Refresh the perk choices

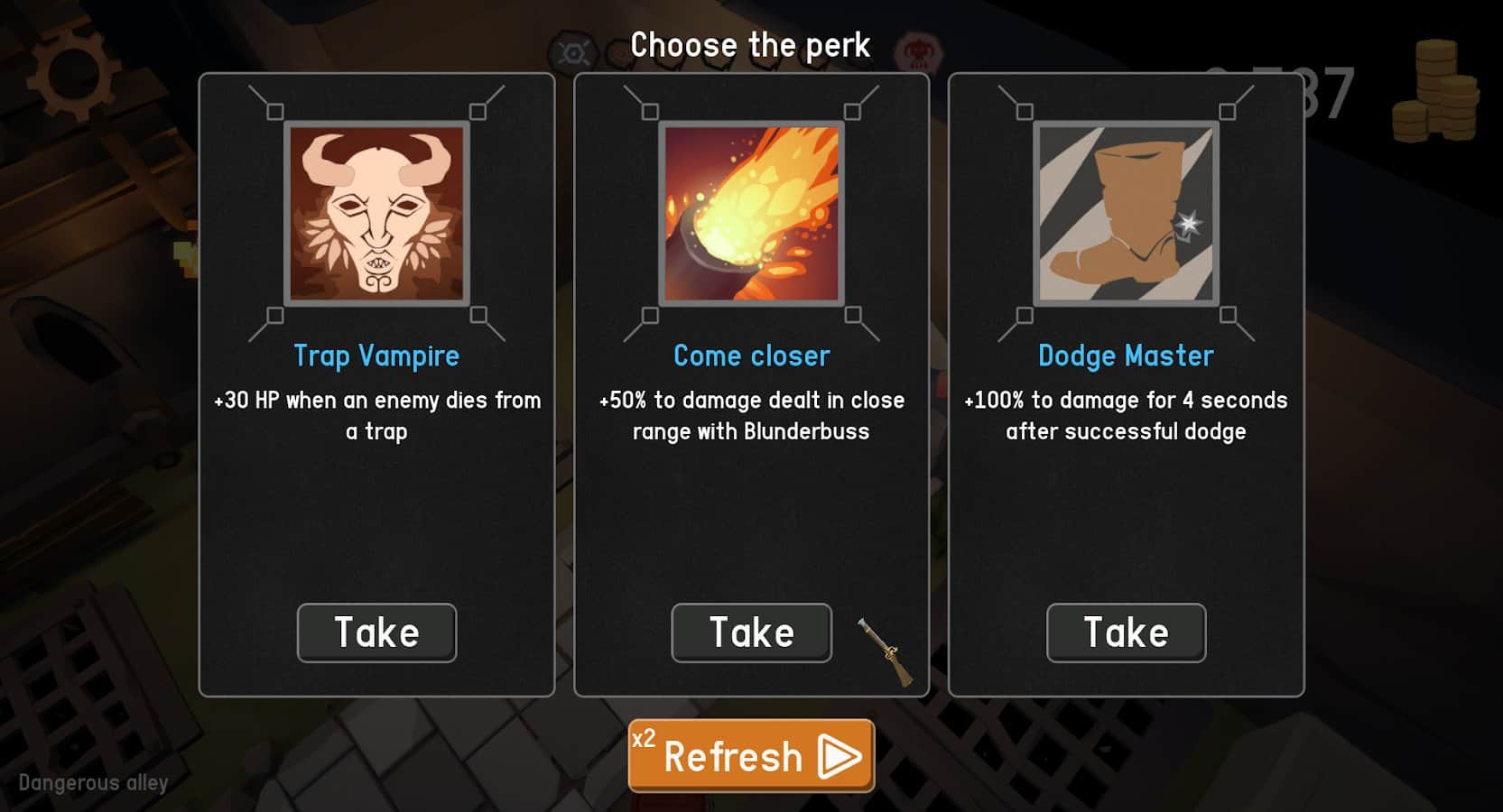[751, 755]
